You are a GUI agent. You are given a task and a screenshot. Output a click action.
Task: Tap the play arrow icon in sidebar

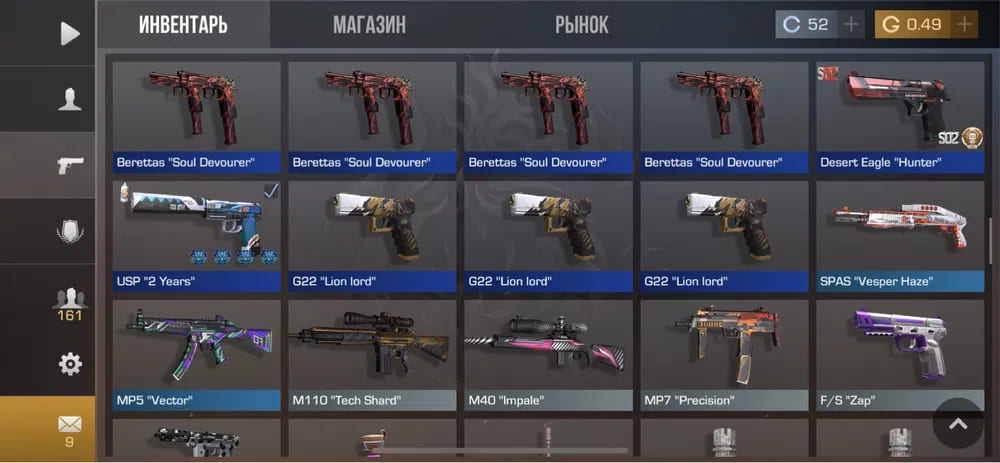point(69,34)
